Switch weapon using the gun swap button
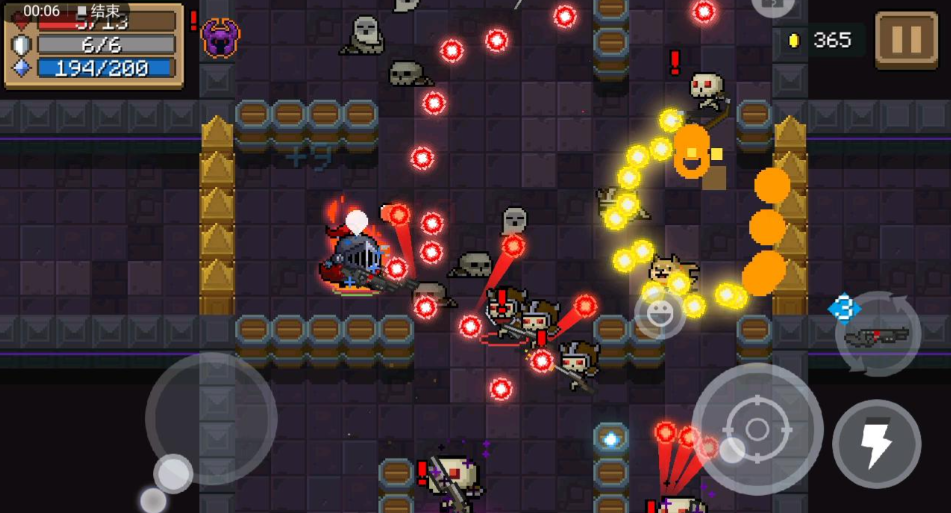The width and height of the screenshot is (951, 513). click(877, 336)
